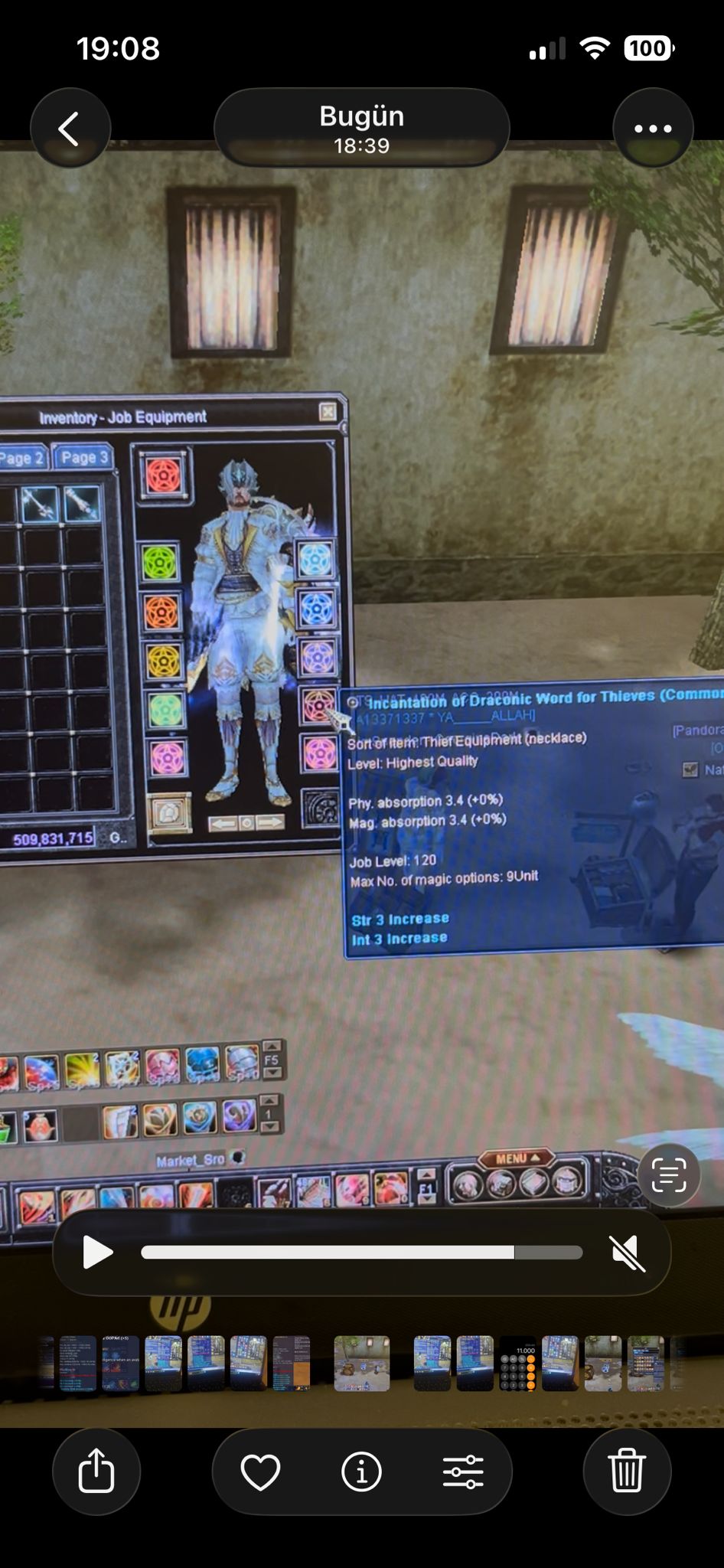Select the first weapon item in inventory grid
The width and height of the screenshot is (724, 1568).
click(x=40, y=503)
